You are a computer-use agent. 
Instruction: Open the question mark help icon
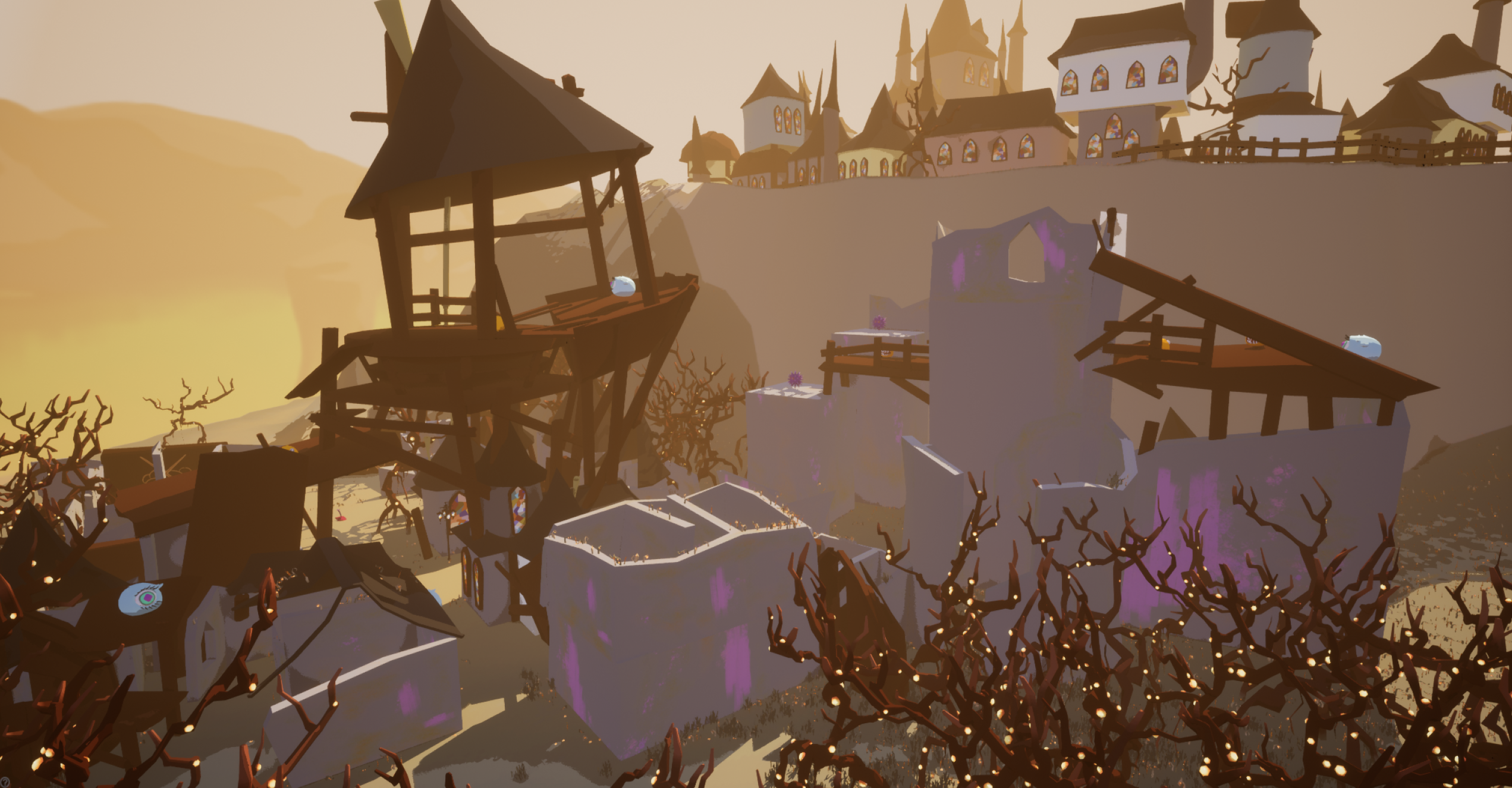coord(5,781)
